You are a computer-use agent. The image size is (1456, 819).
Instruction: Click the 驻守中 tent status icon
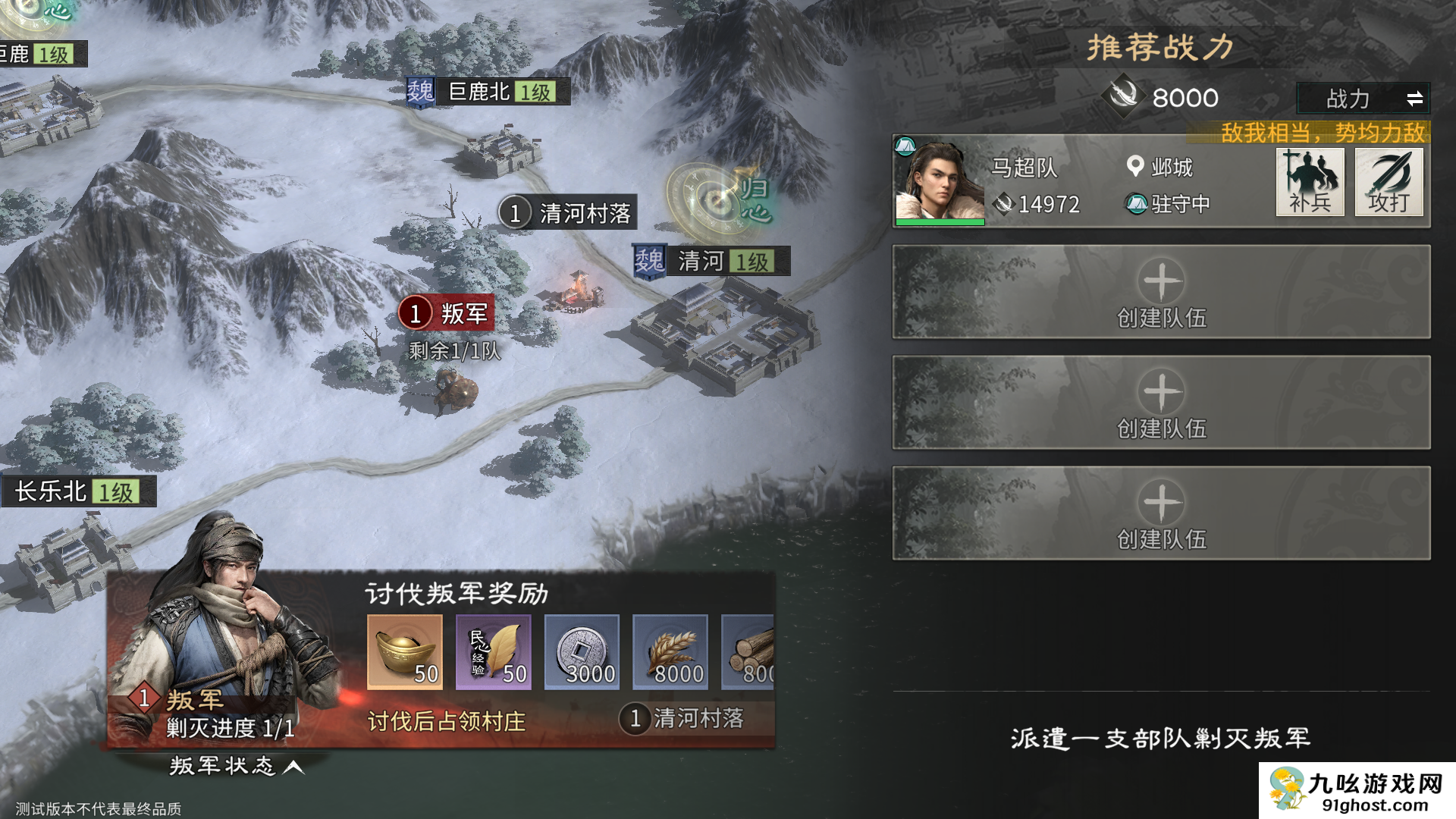(1136, 204)
